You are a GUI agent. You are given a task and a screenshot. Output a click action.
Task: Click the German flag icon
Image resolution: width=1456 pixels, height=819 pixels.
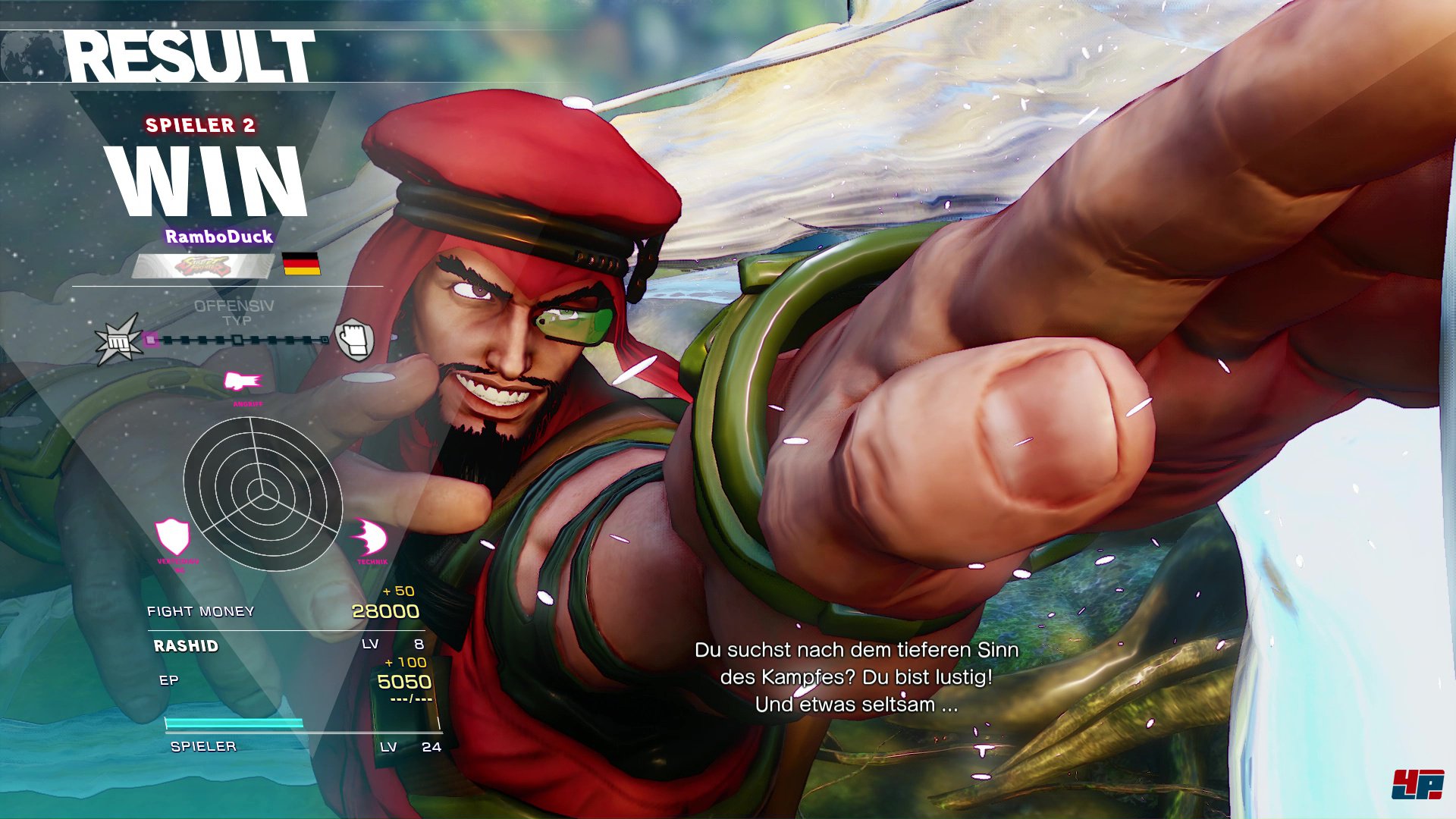(301, 264)
